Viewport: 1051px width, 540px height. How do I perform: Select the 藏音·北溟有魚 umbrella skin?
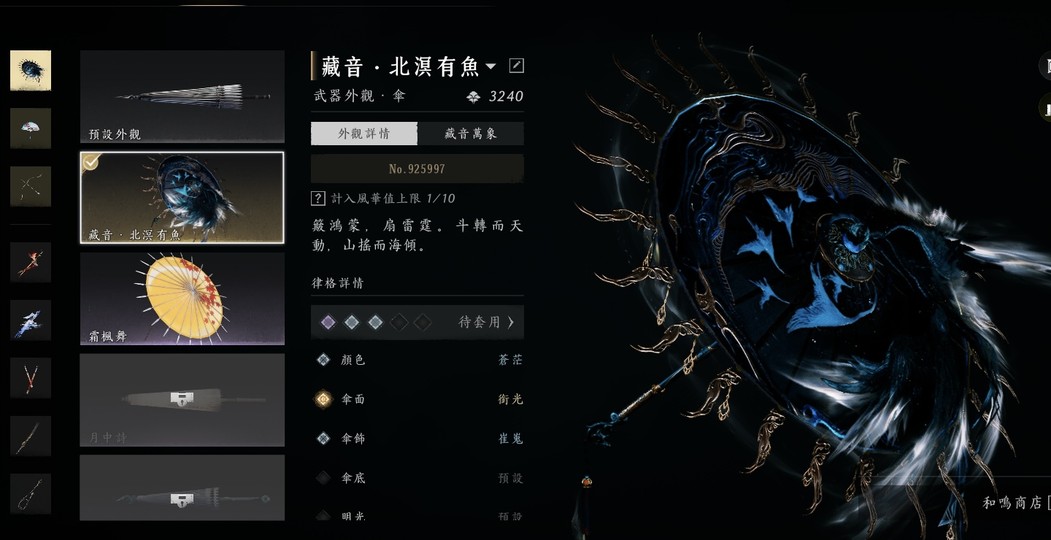(182, 198)
